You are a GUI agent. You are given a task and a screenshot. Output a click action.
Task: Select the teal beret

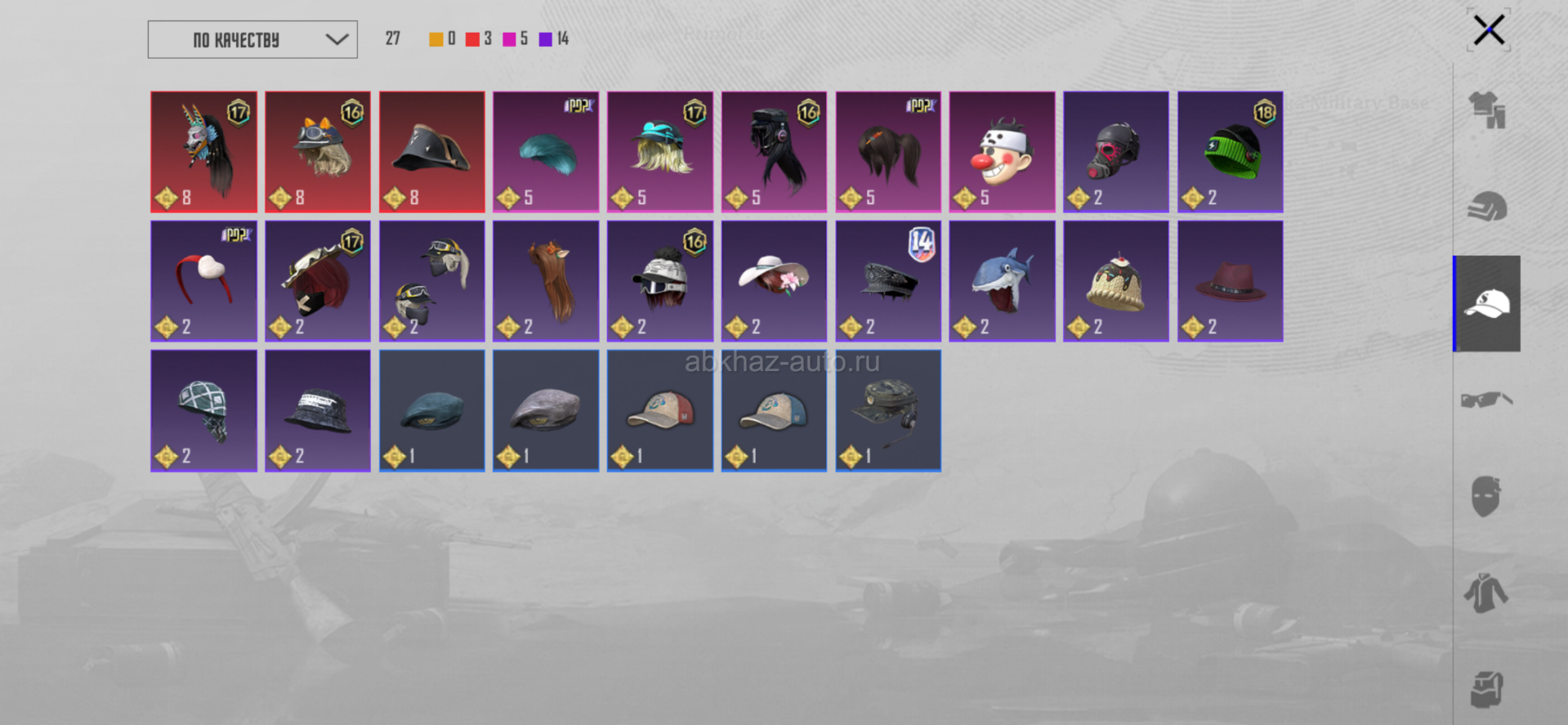(x=432, y=410)
